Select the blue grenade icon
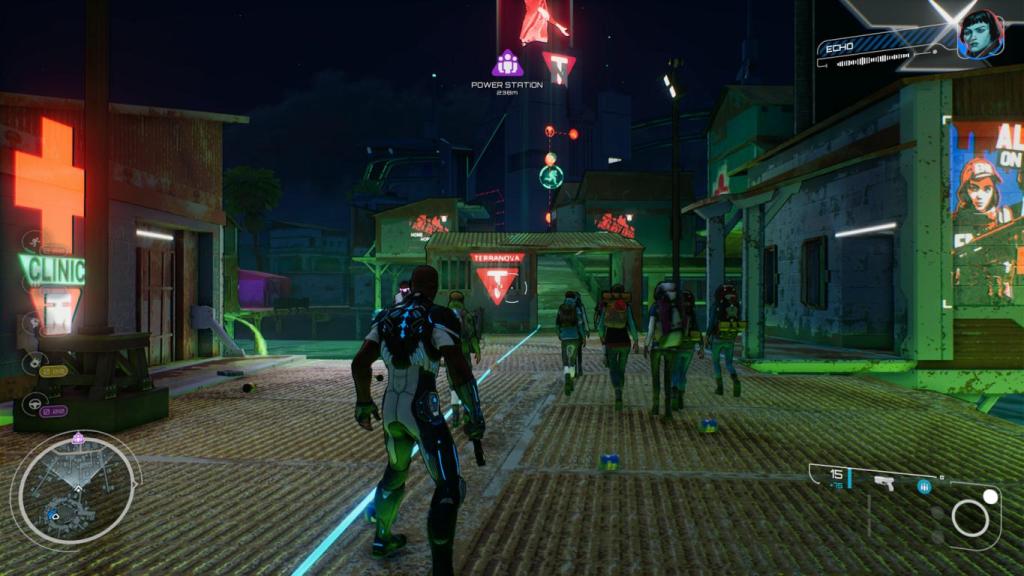 coord(924,487)
